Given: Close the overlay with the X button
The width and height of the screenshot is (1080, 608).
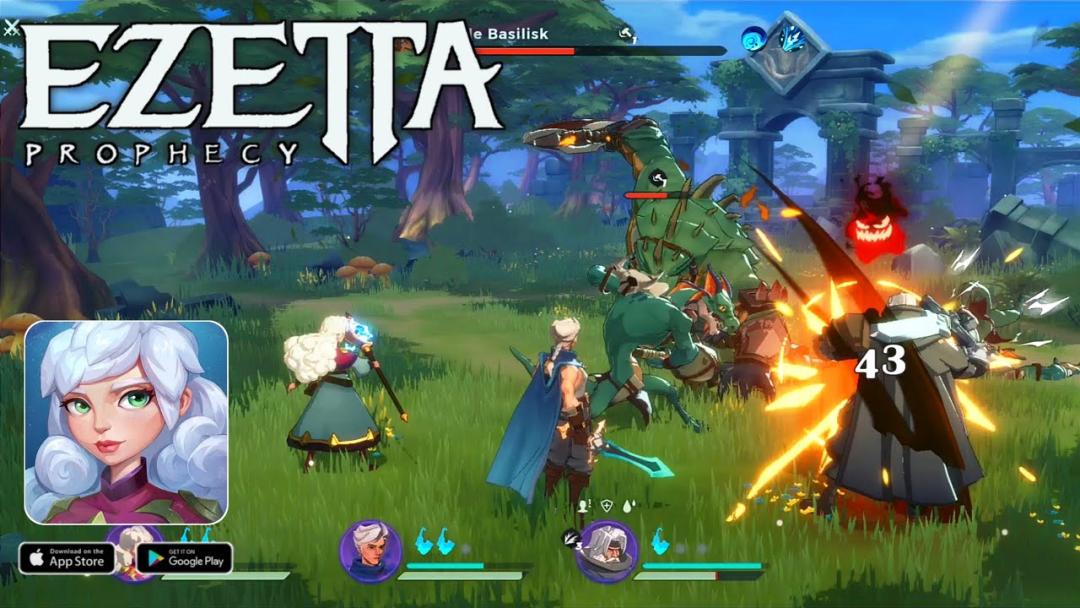Looking at the screenshot, I should tap(11, 29).
